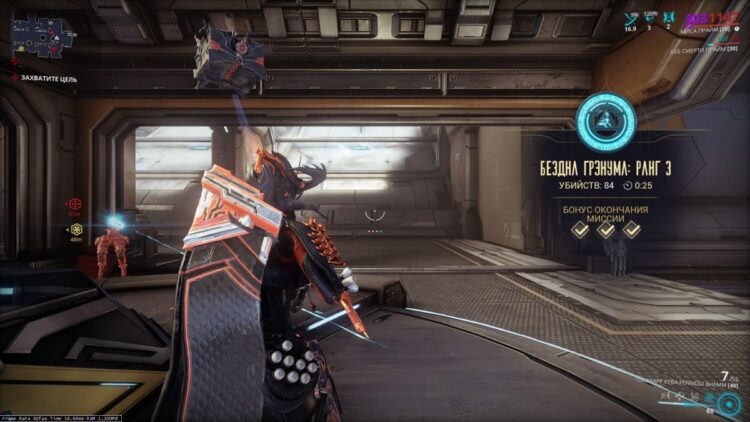
Task: Click the last mission bonus checkmark
Action: 632,229
